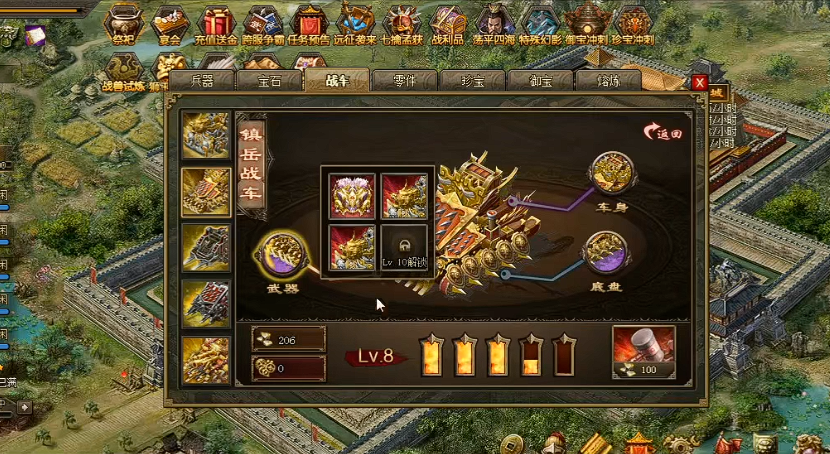830x454 pixels.
Task: Hit the hammer upgrade button costing 100
Action: (x=643, y=352)
